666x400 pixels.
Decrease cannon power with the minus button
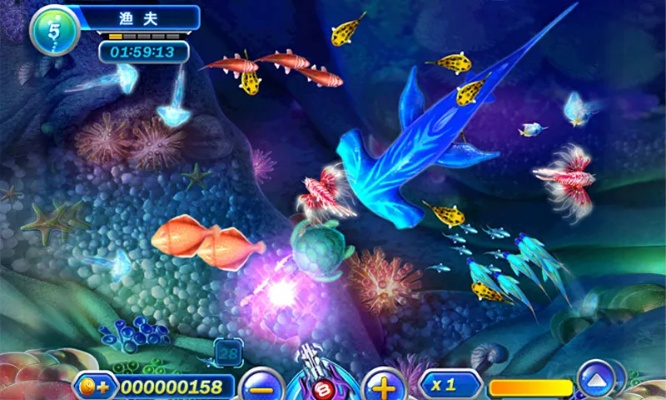click(x=262, y=385)
